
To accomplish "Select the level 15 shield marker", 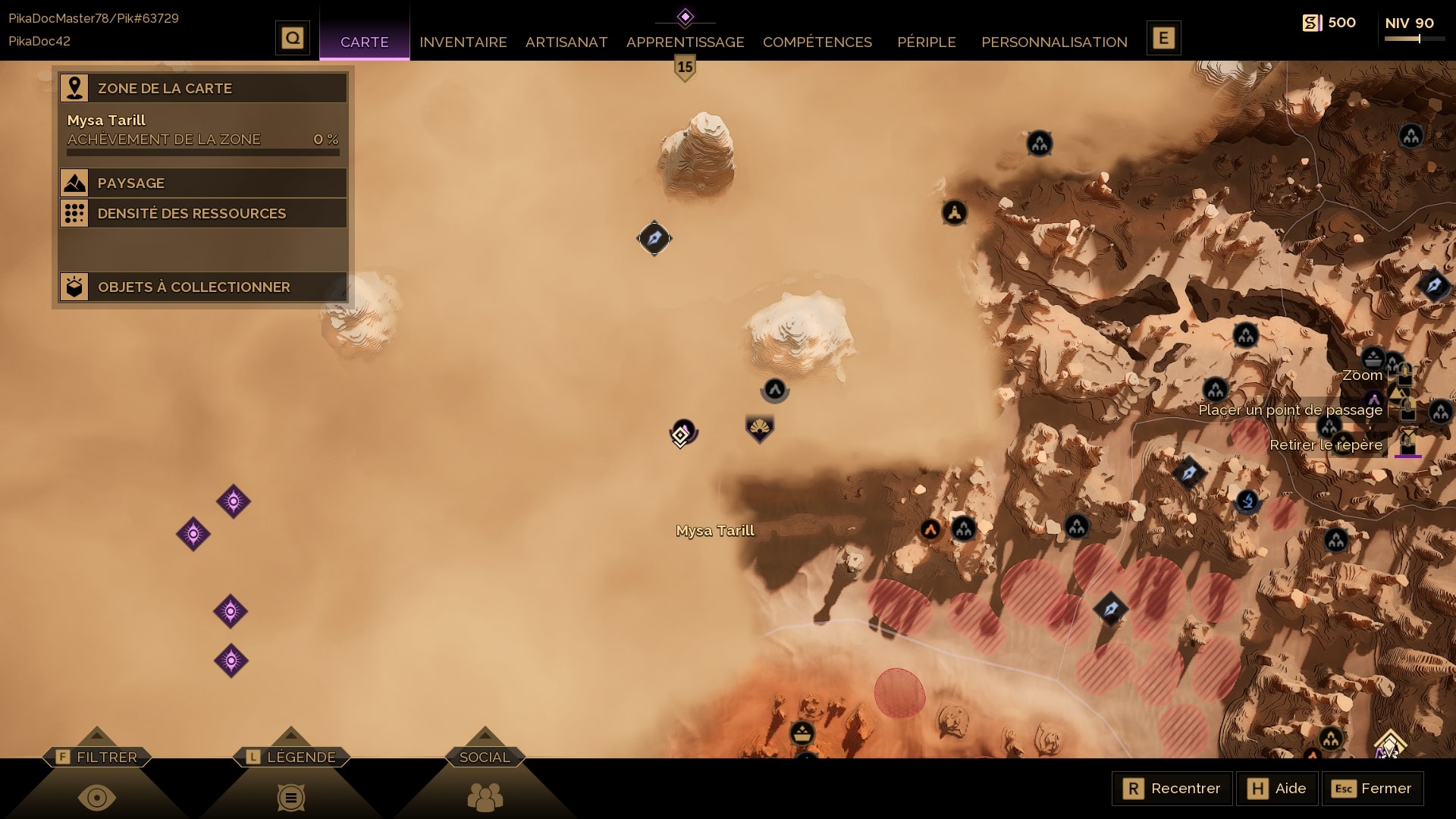I will pyautogui.click(x=685, y=68).
